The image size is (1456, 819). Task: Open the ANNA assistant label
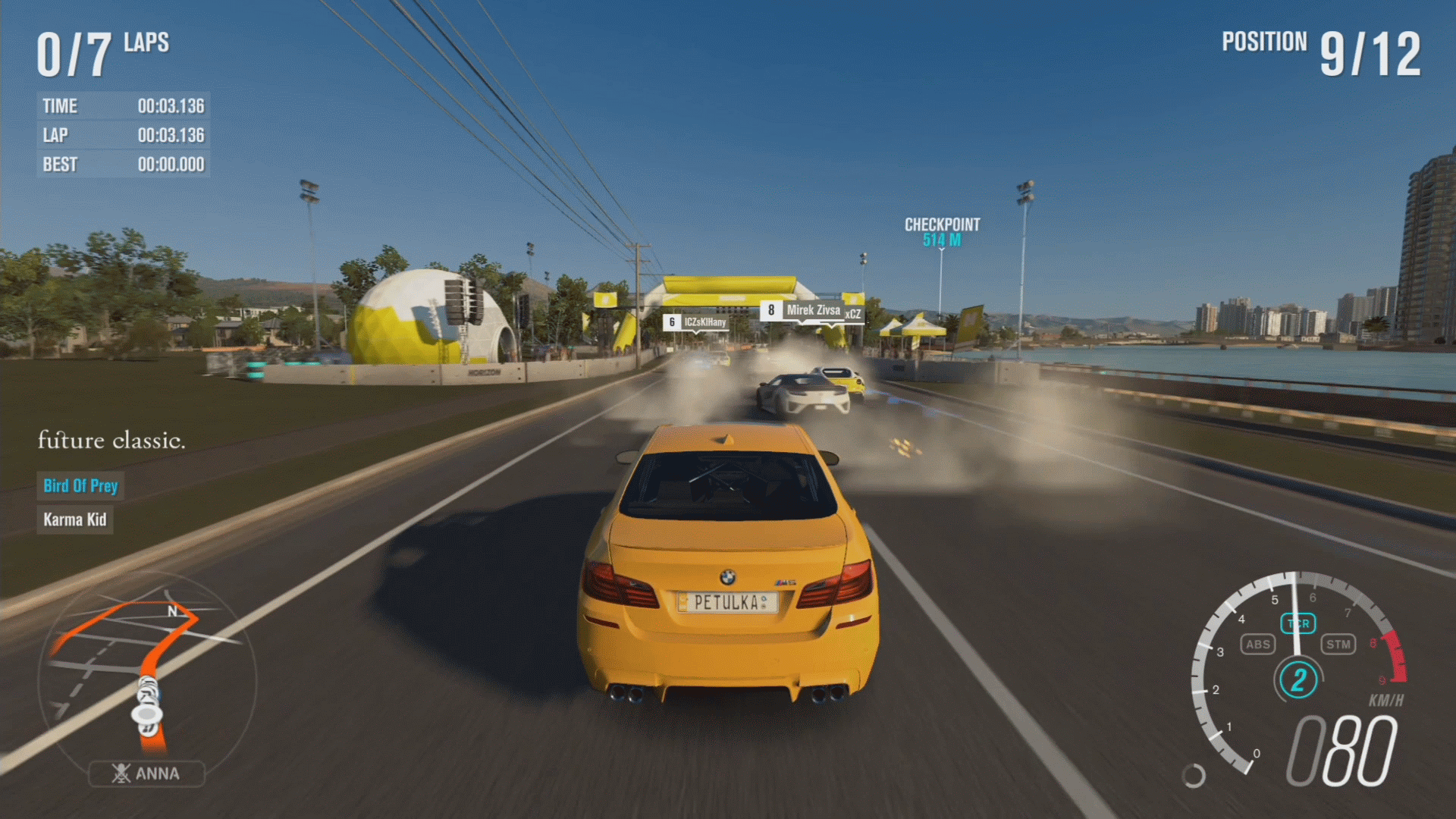[x=146, y=773]
